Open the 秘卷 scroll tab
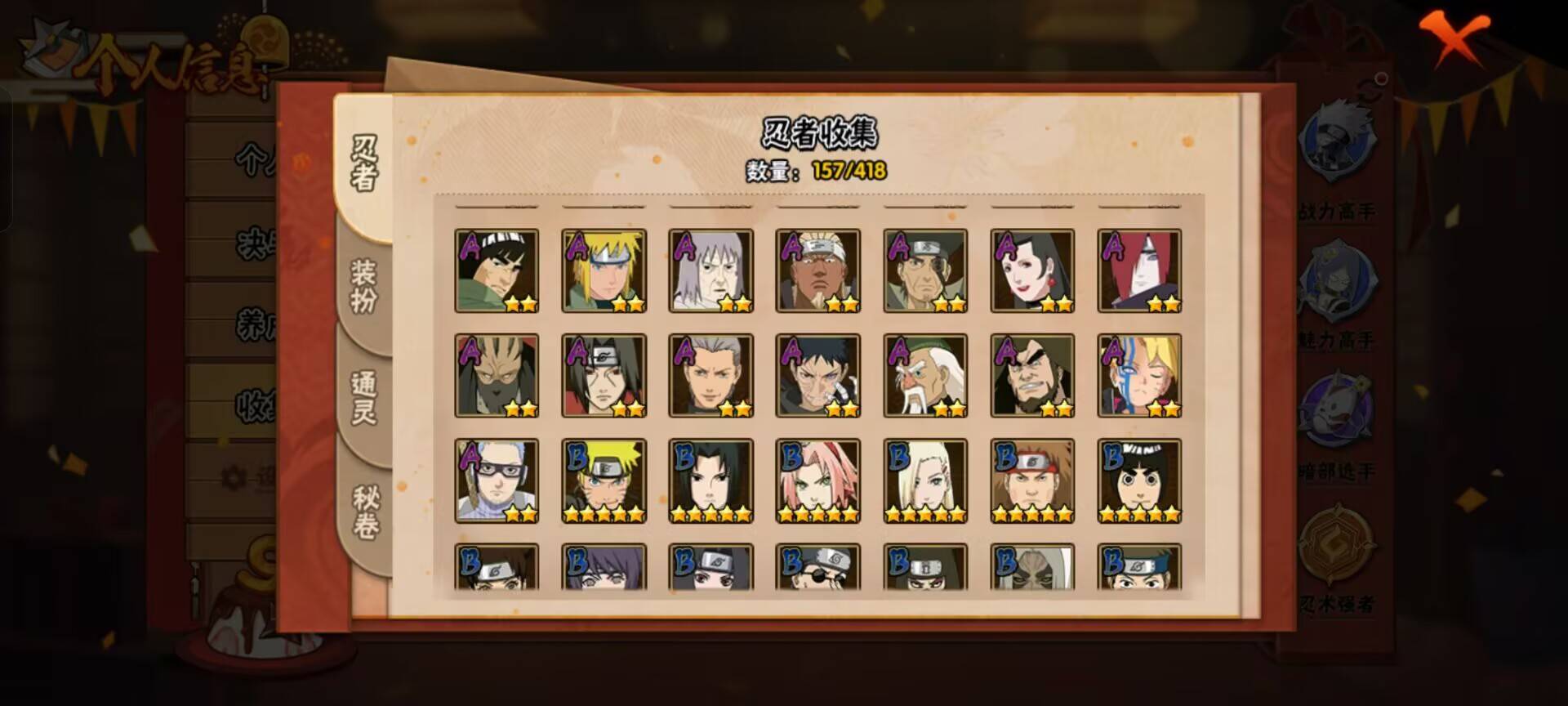The height and width of the screenshot is (706, 1568). click(364, 512)
